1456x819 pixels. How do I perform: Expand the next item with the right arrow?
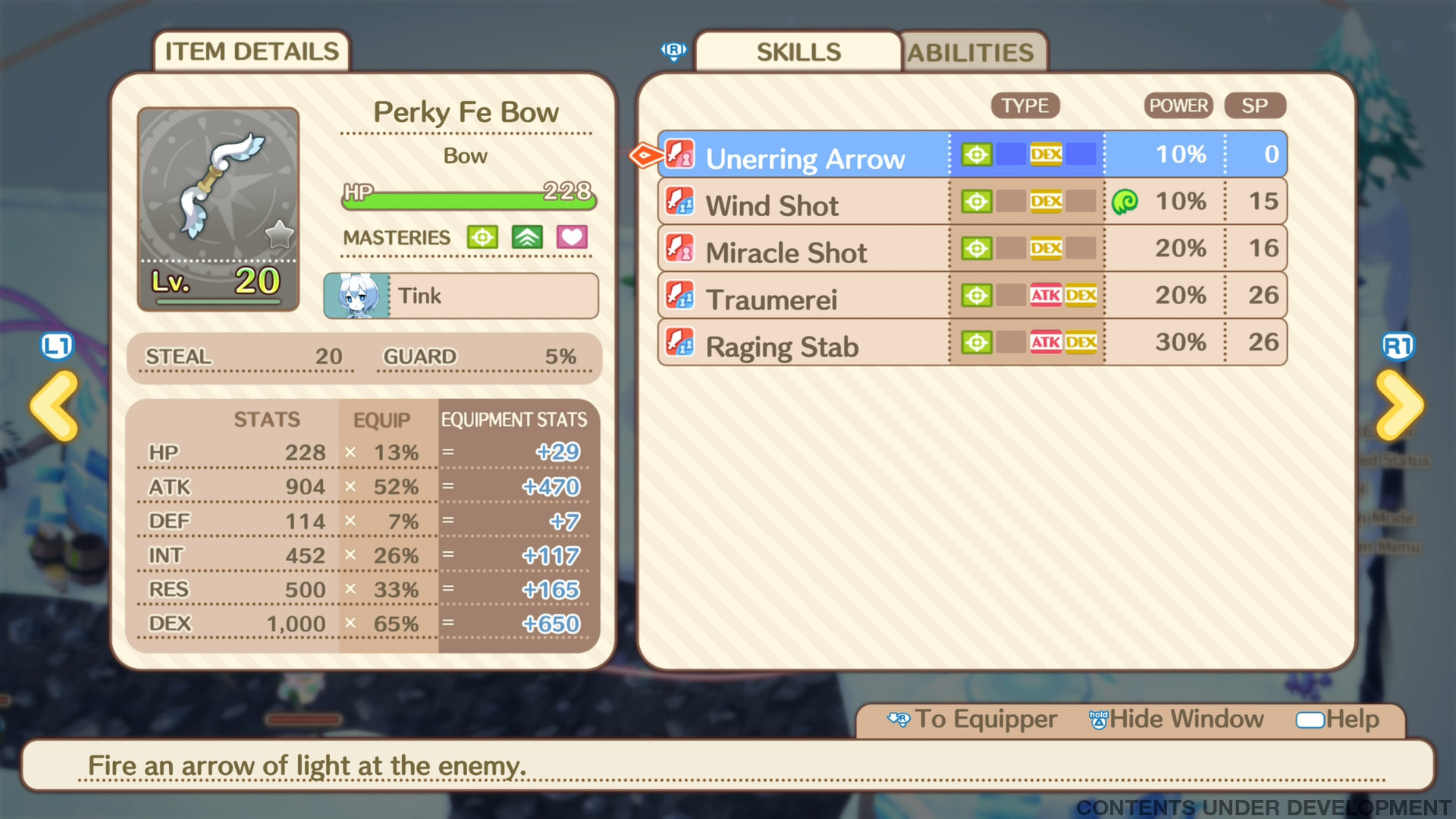(x=1400, y=404)
